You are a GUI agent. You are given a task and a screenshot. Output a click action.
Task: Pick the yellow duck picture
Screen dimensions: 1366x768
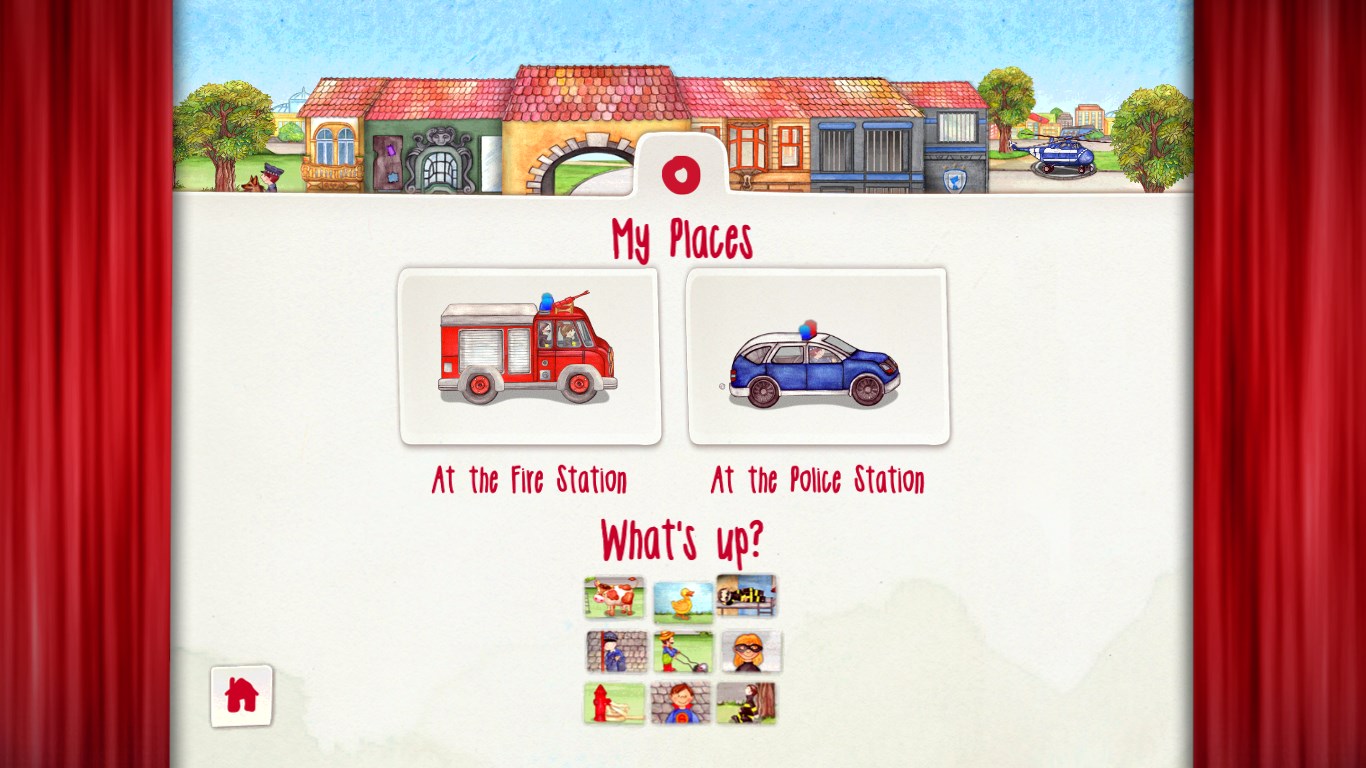[683, 603]
